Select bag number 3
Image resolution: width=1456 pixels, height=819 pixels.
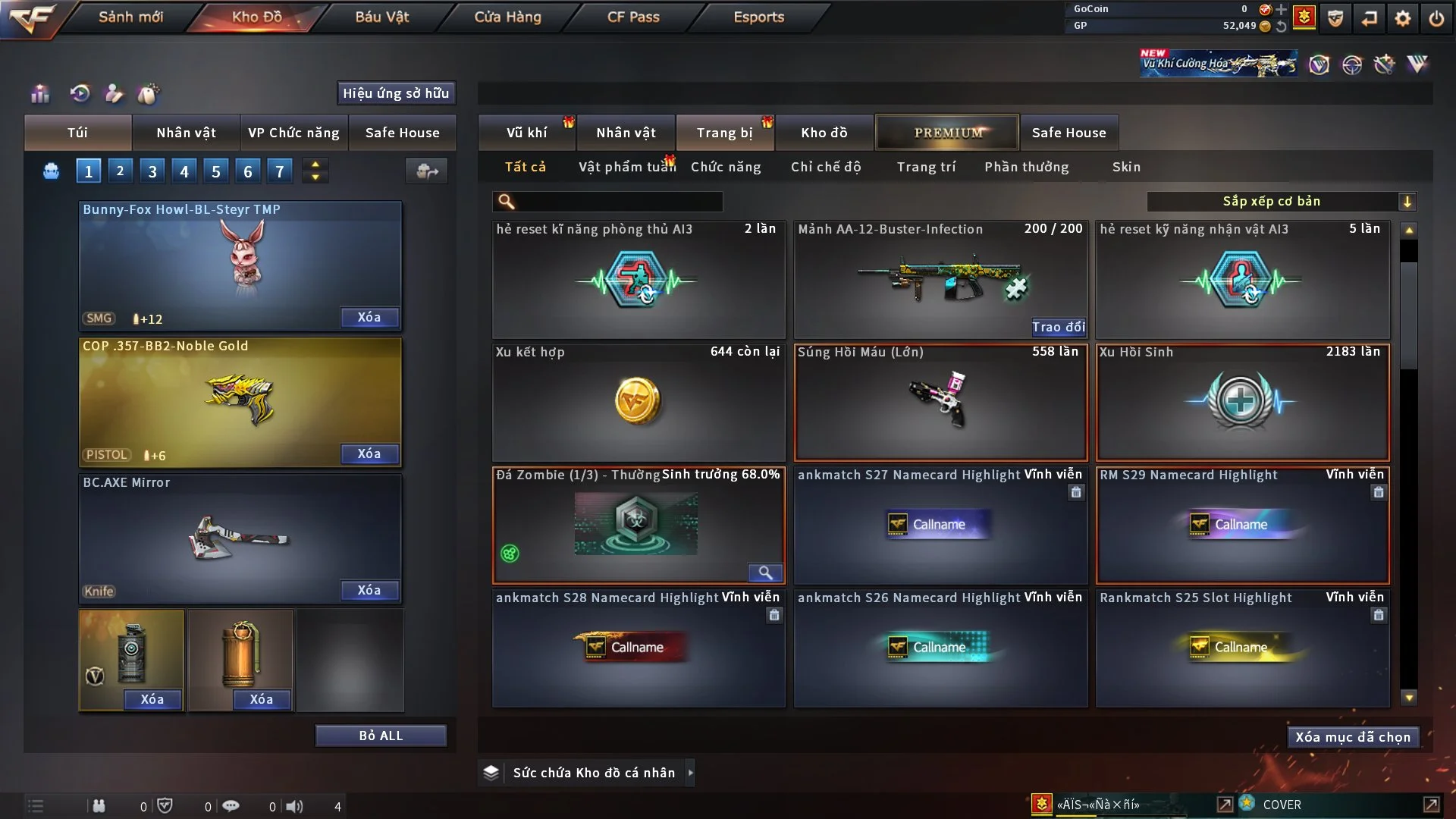(152, 171)
